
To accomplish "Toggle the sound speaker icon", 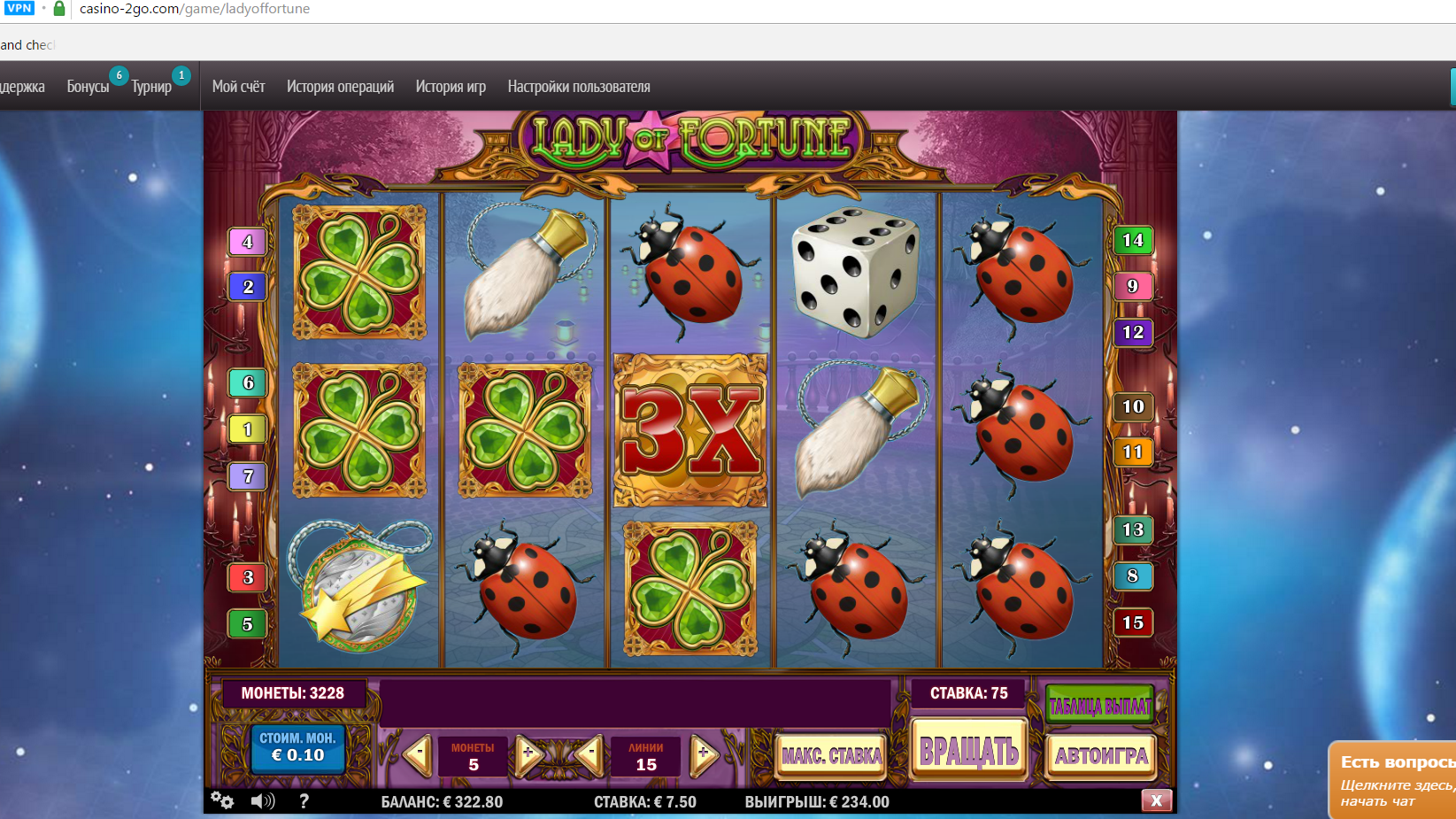I will click(x=262, y=801).
